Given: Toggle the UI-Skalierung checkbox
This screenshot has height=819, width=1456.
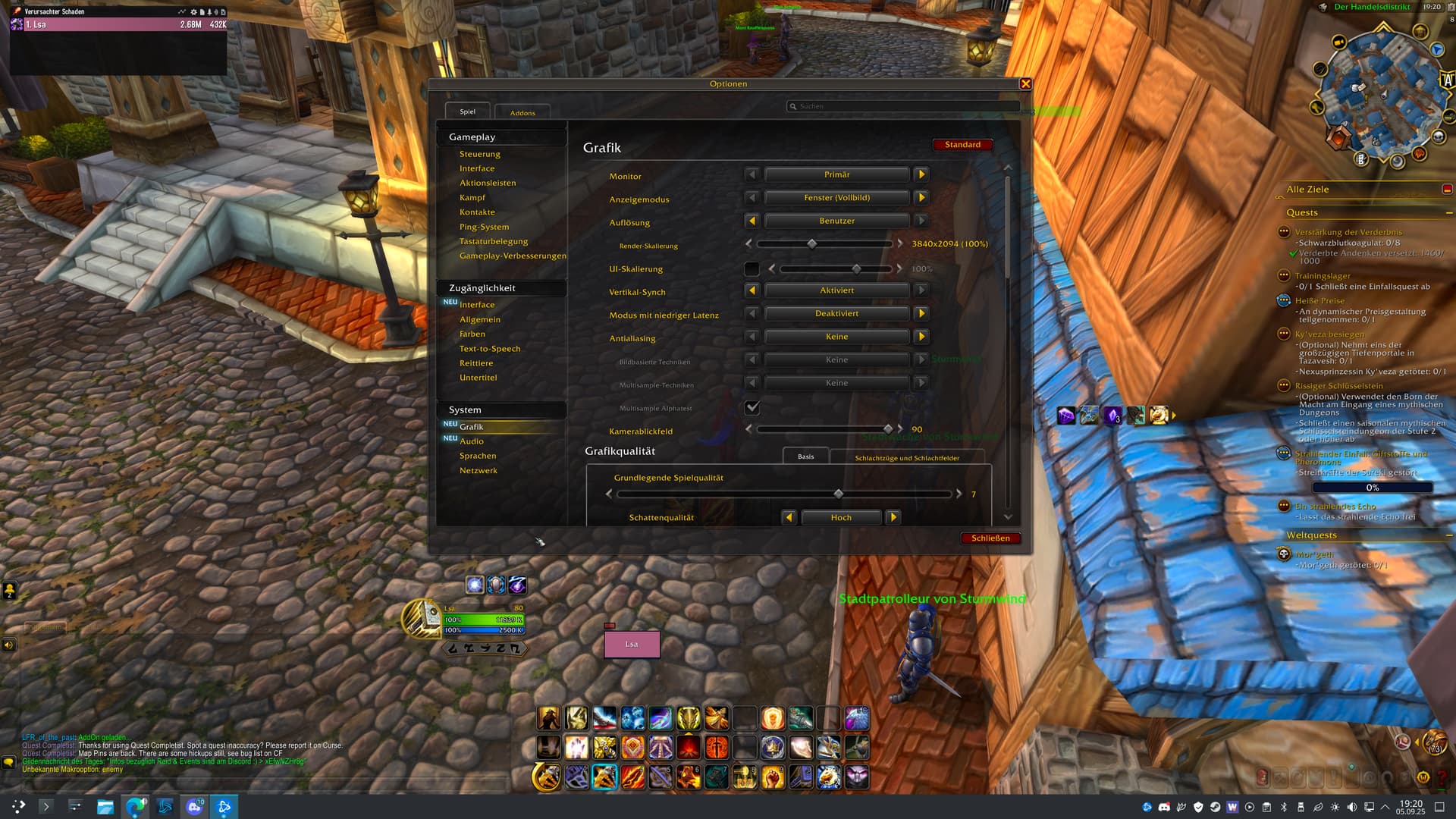Looking at the screenshot, I should click(x=752, y=269).
